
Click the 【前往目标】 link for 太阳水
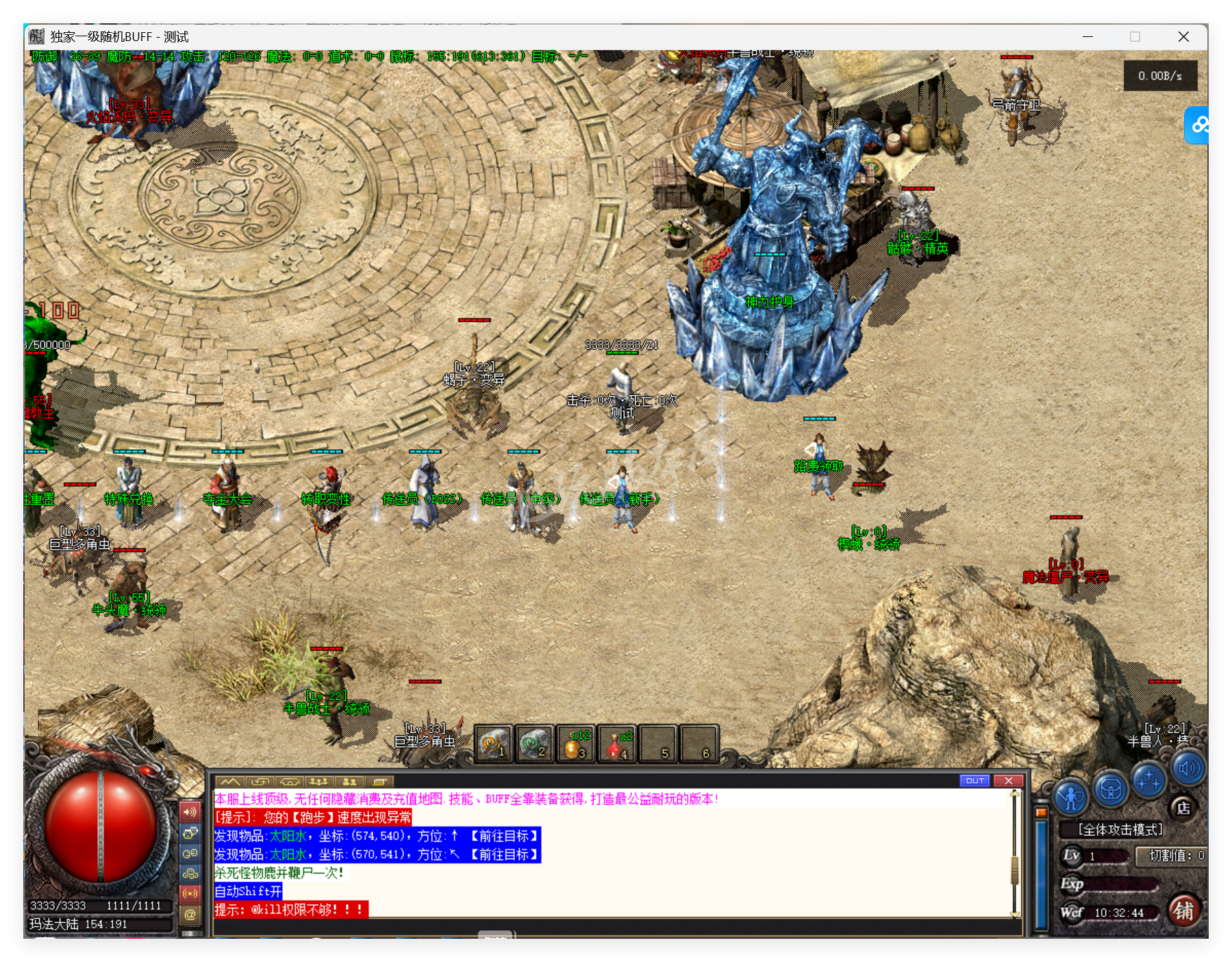click(x=505, y=837)
